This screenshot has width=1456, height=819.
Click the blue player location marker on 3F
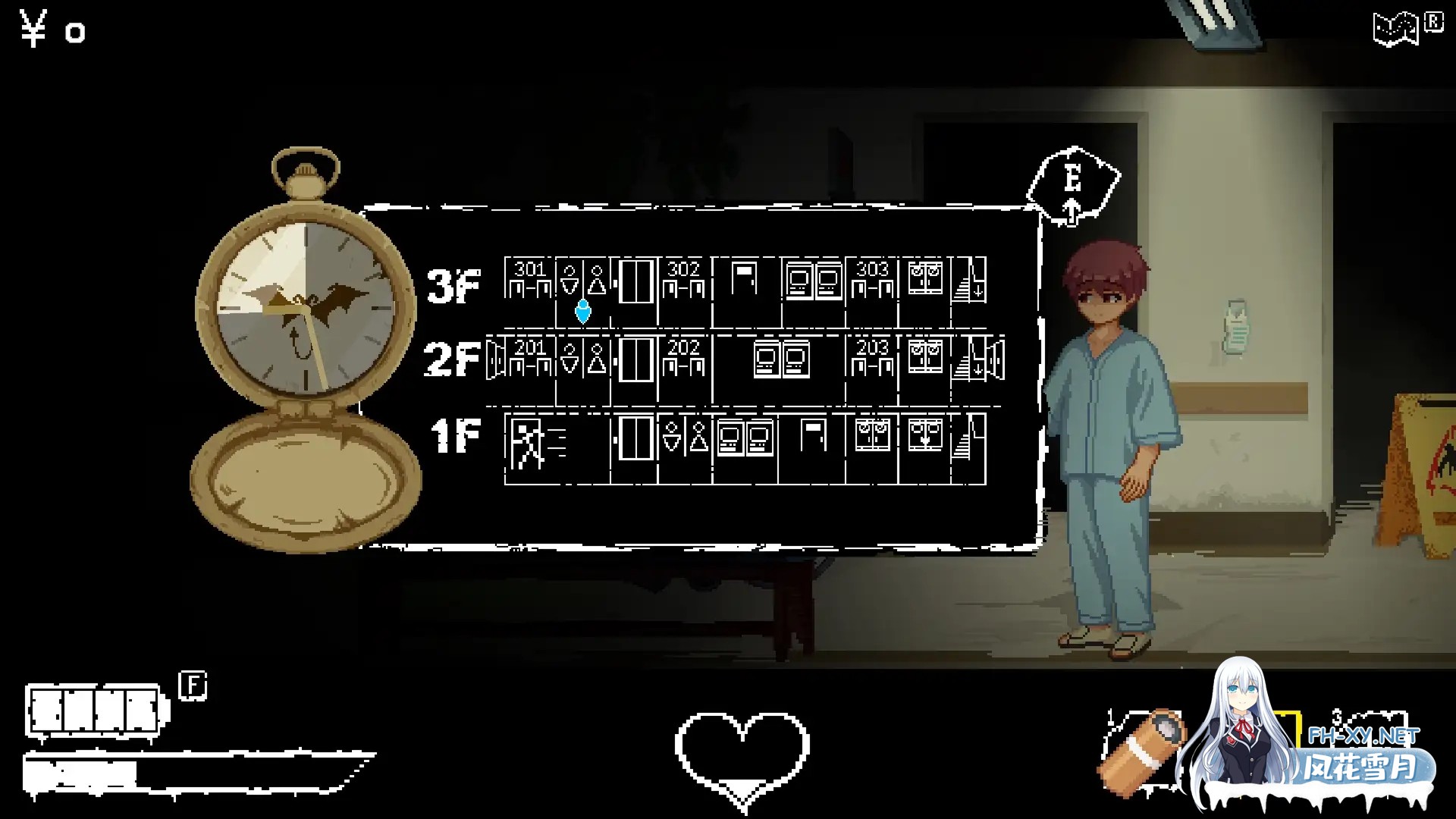583,311
